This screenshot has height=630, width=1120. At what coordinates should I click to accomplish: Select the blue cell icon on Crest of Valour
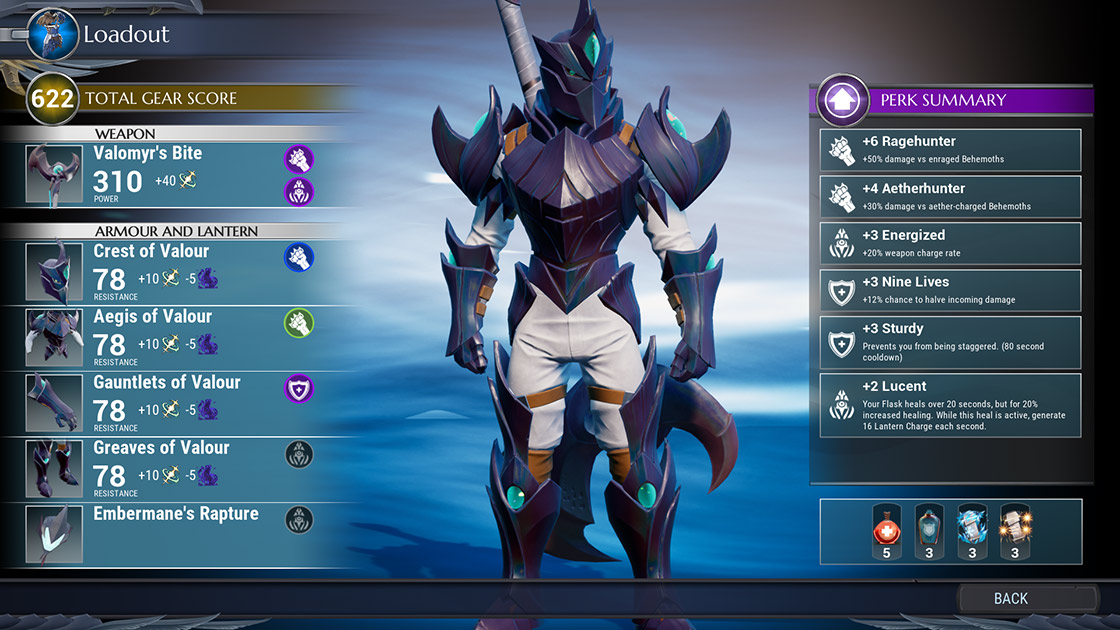click(299, 257)
